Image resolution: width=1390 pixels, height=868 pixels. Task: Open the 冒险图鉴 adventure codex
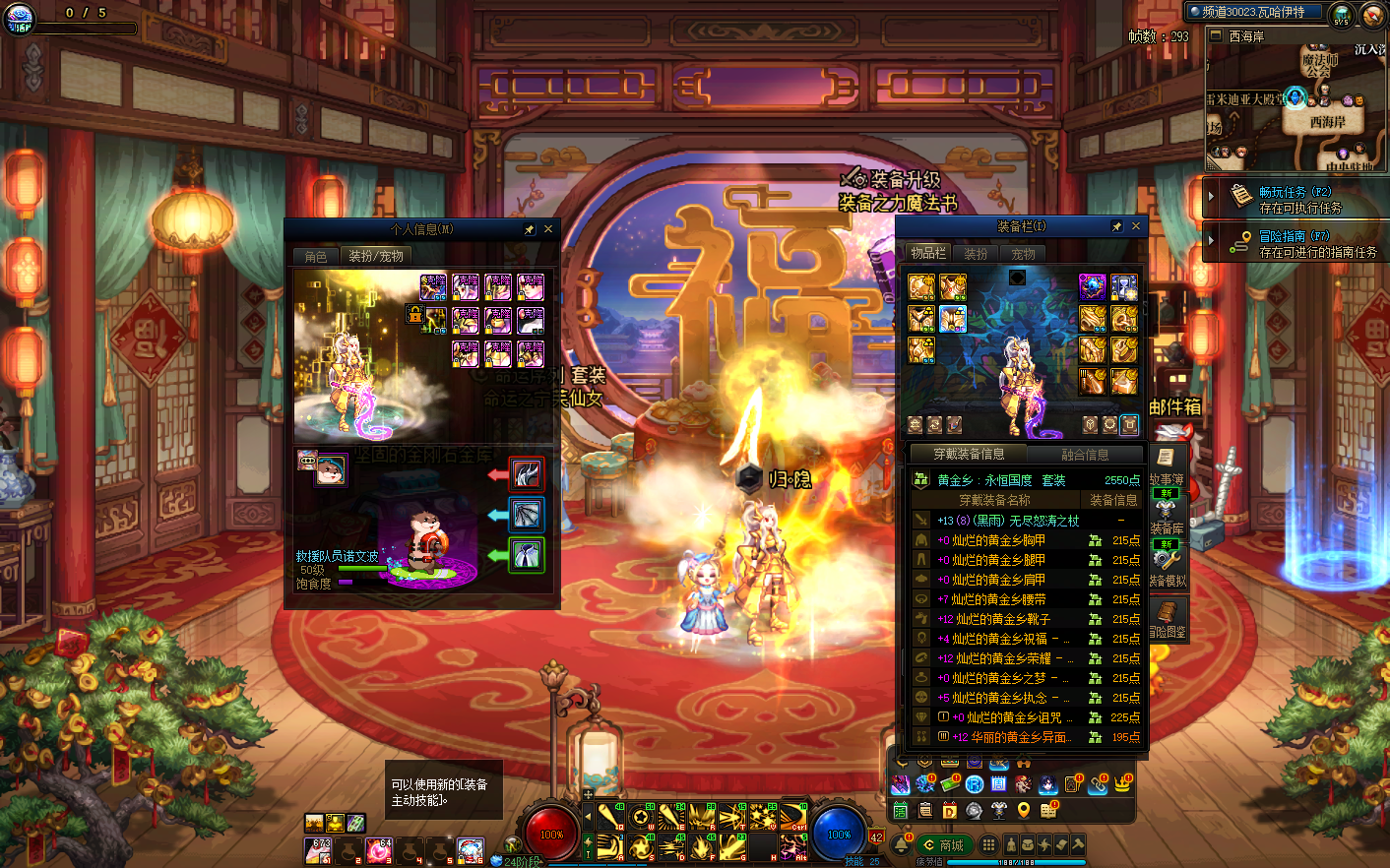tap(1167, 620)
